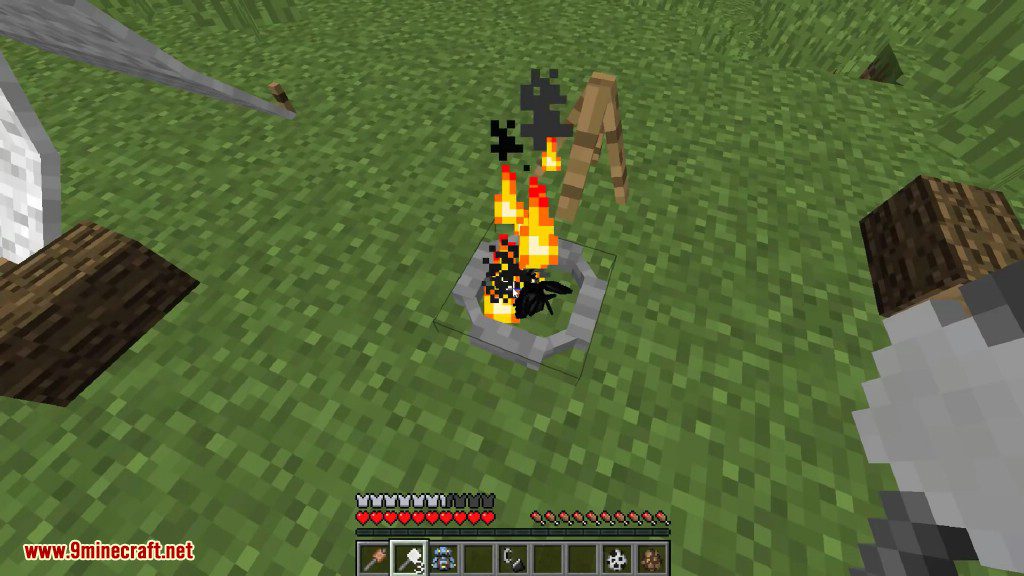
Task: Select the white marshmallow stick hotbar slot
Action: (409, 557)
